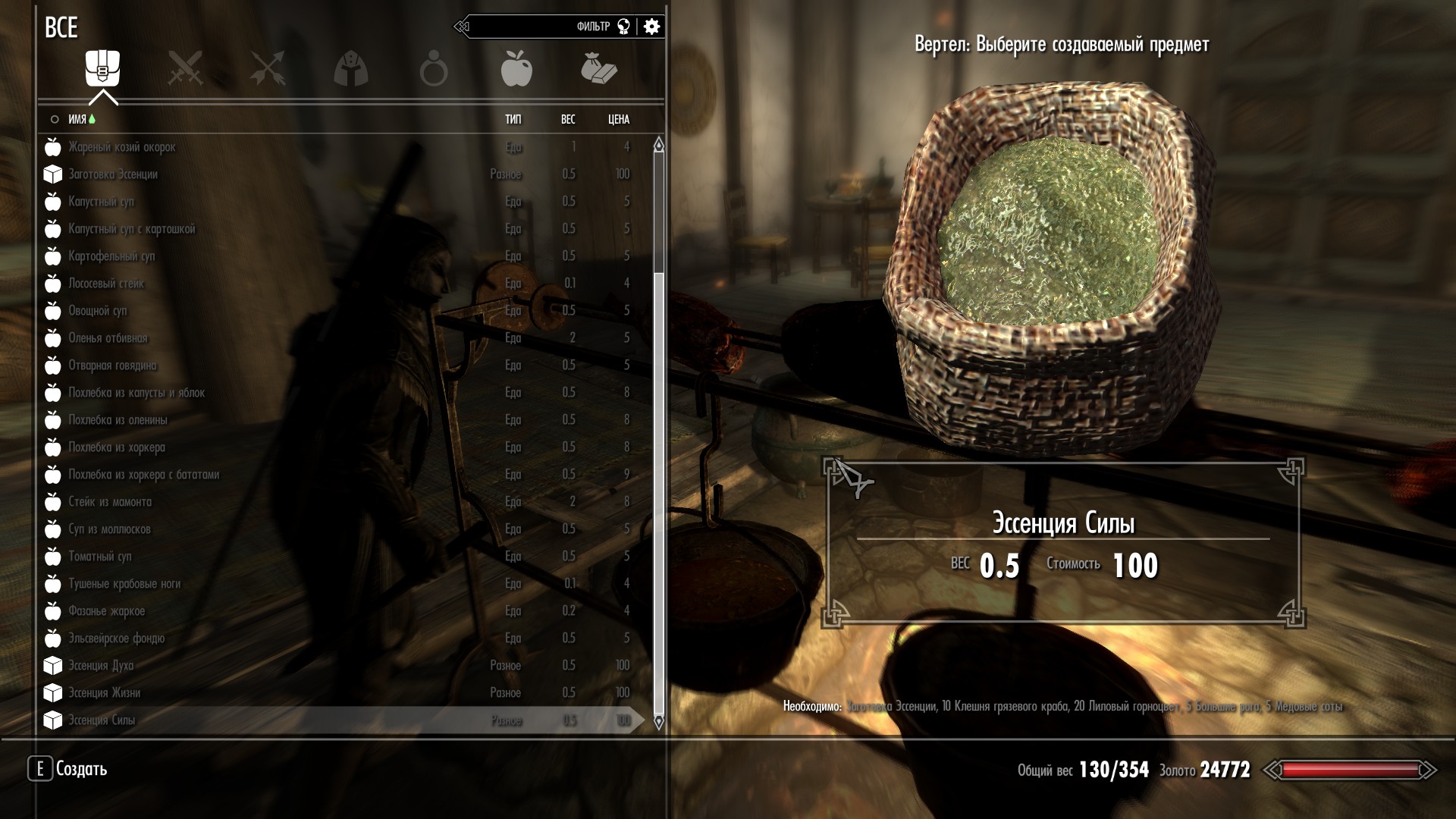
Task: Choose Лососевый стейк from the list
Action: (x=106, y=284)
